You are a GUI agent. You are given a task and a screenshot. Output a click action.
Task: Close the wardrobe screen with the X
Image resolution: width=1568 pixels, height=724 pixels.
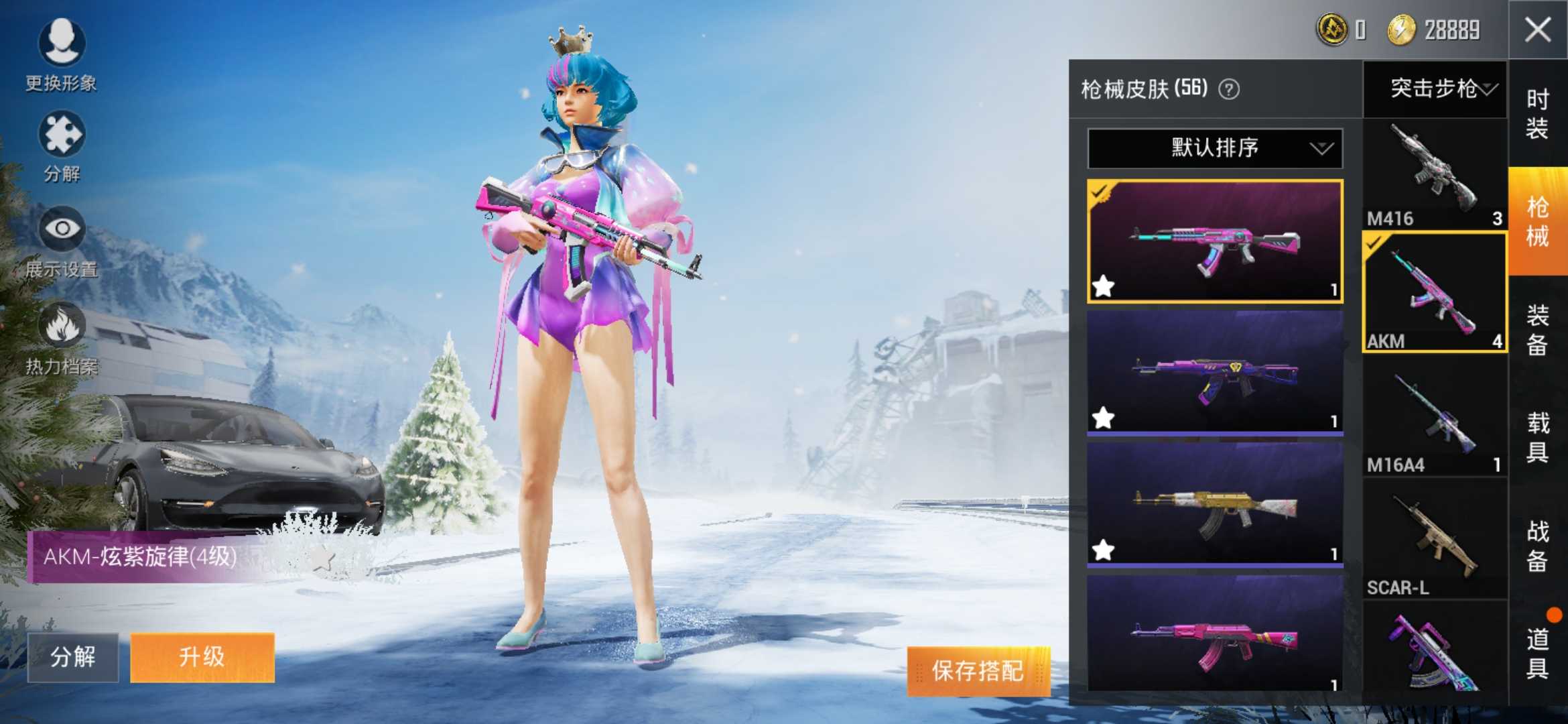point(1538,30)
